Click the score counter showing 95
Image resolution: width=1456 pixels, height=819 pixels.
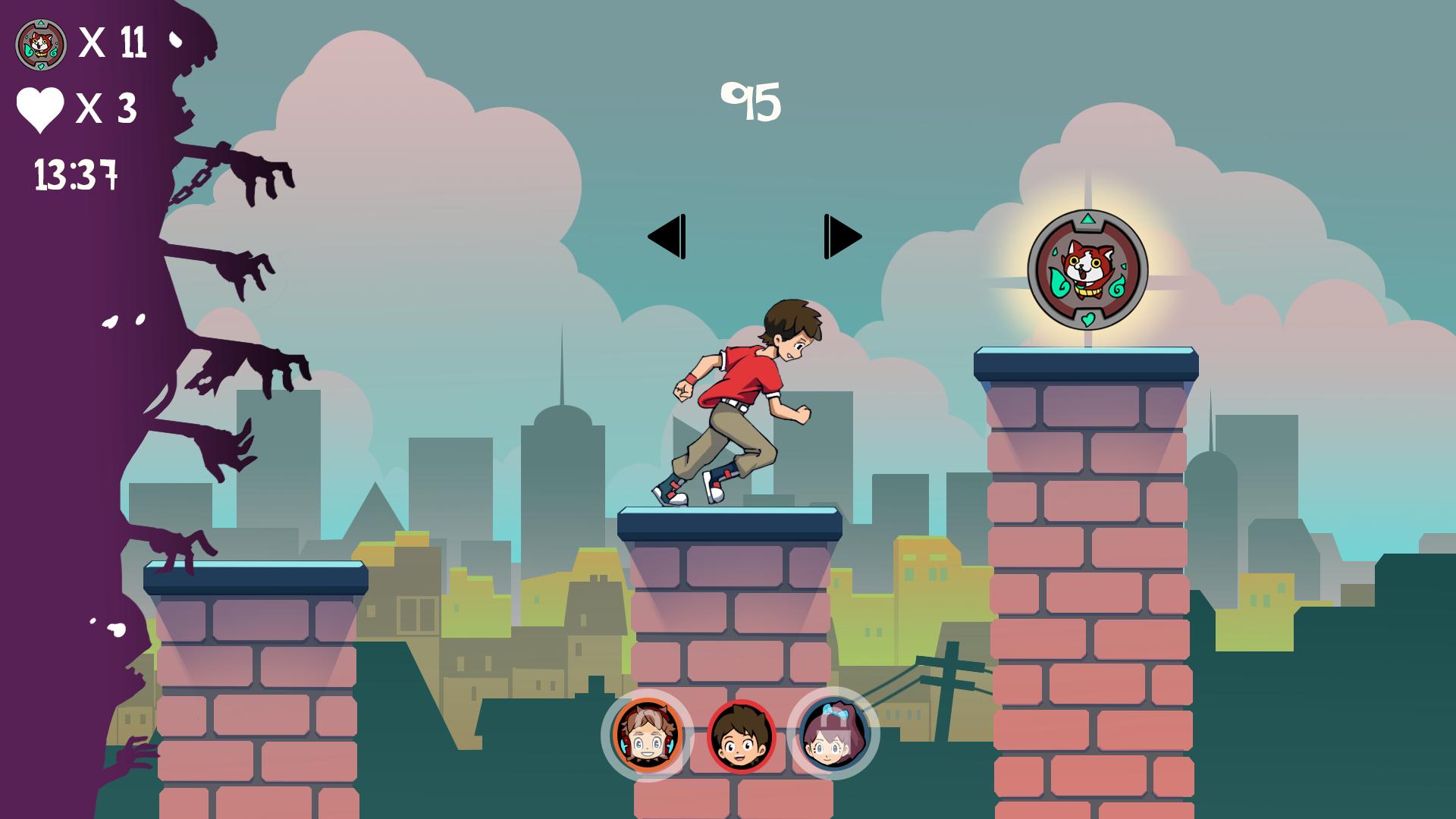pos(752,99)
